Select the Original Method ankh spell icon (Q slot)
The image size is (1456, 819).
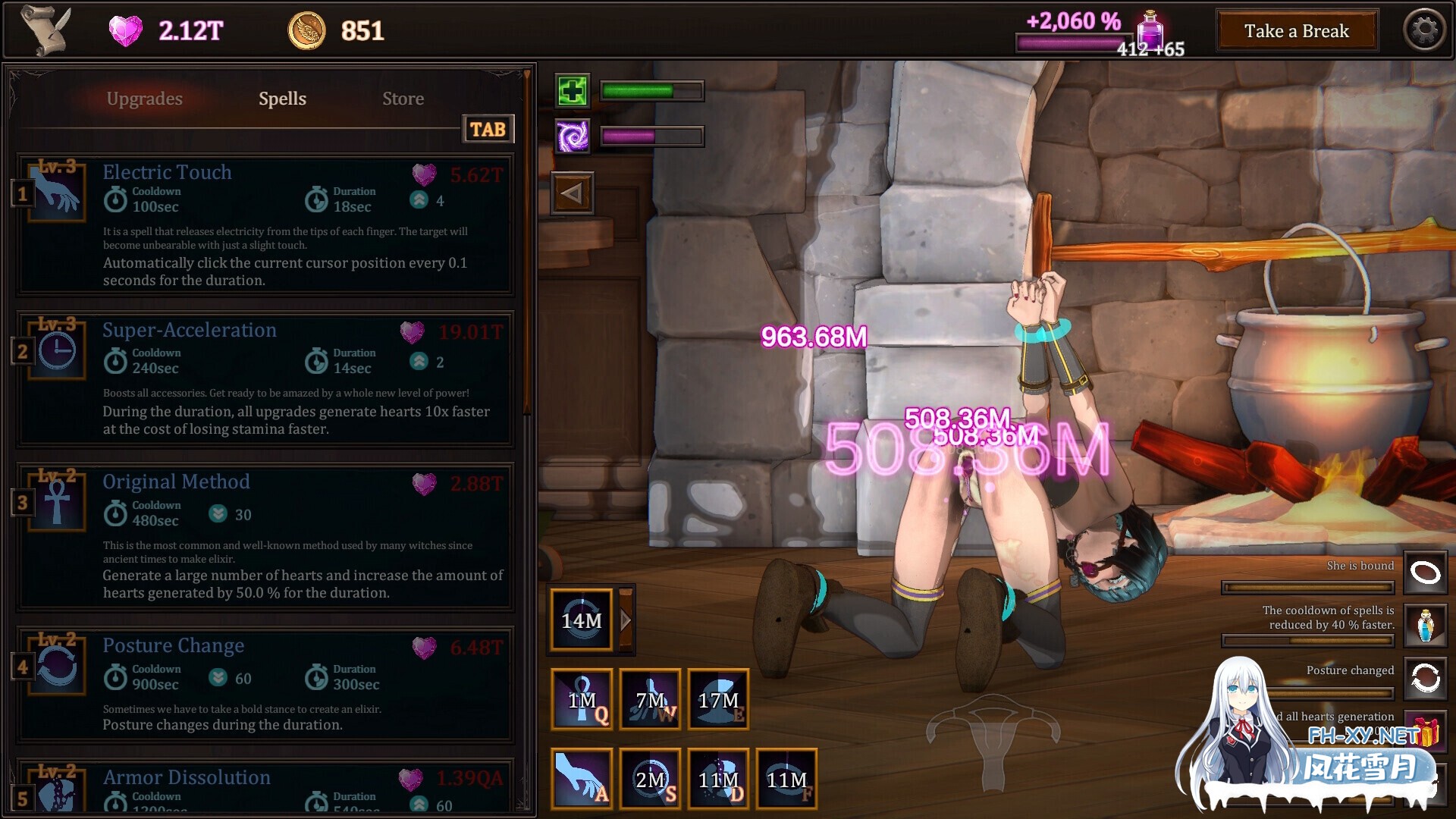point(582,698)
